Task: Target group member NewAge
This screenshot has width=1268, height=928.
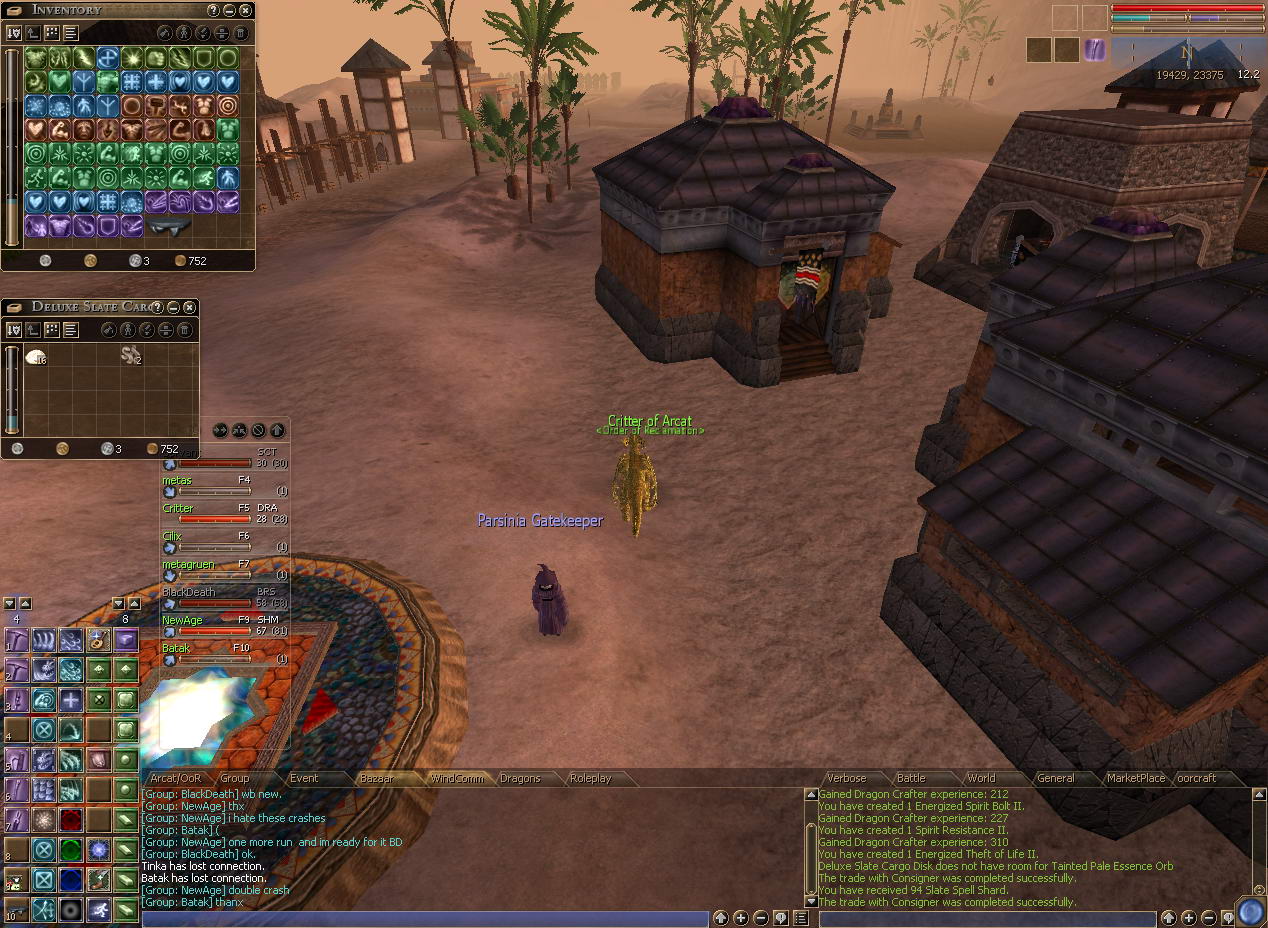Action: pos(183,620)
